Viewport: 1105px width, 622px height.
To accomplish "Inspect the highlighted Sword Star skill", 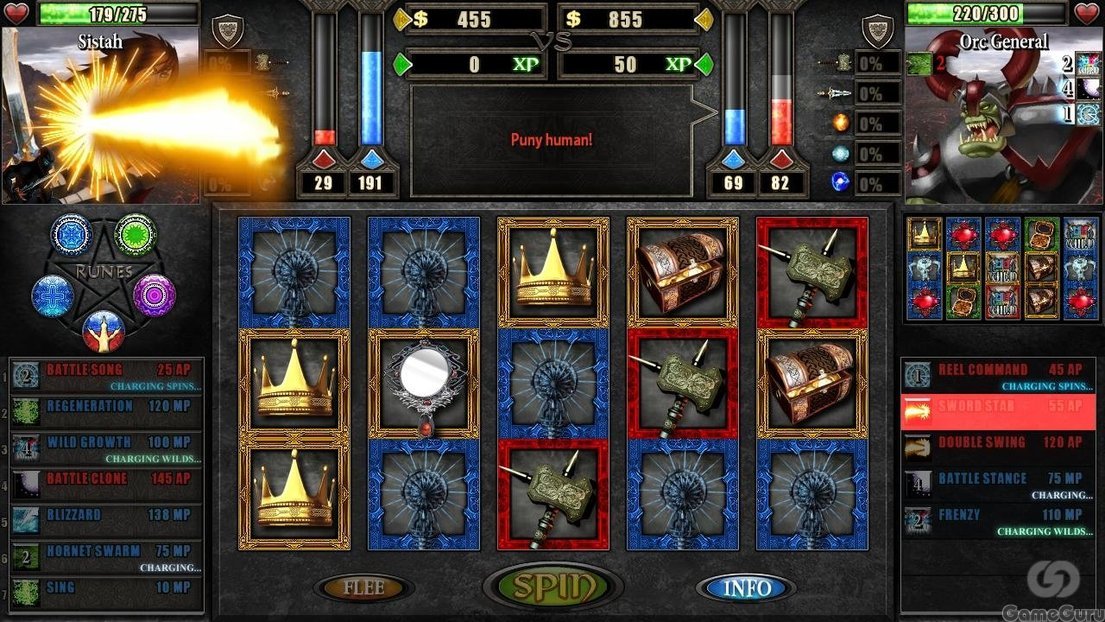I will pyautogui.click(x=1000, y=411).
